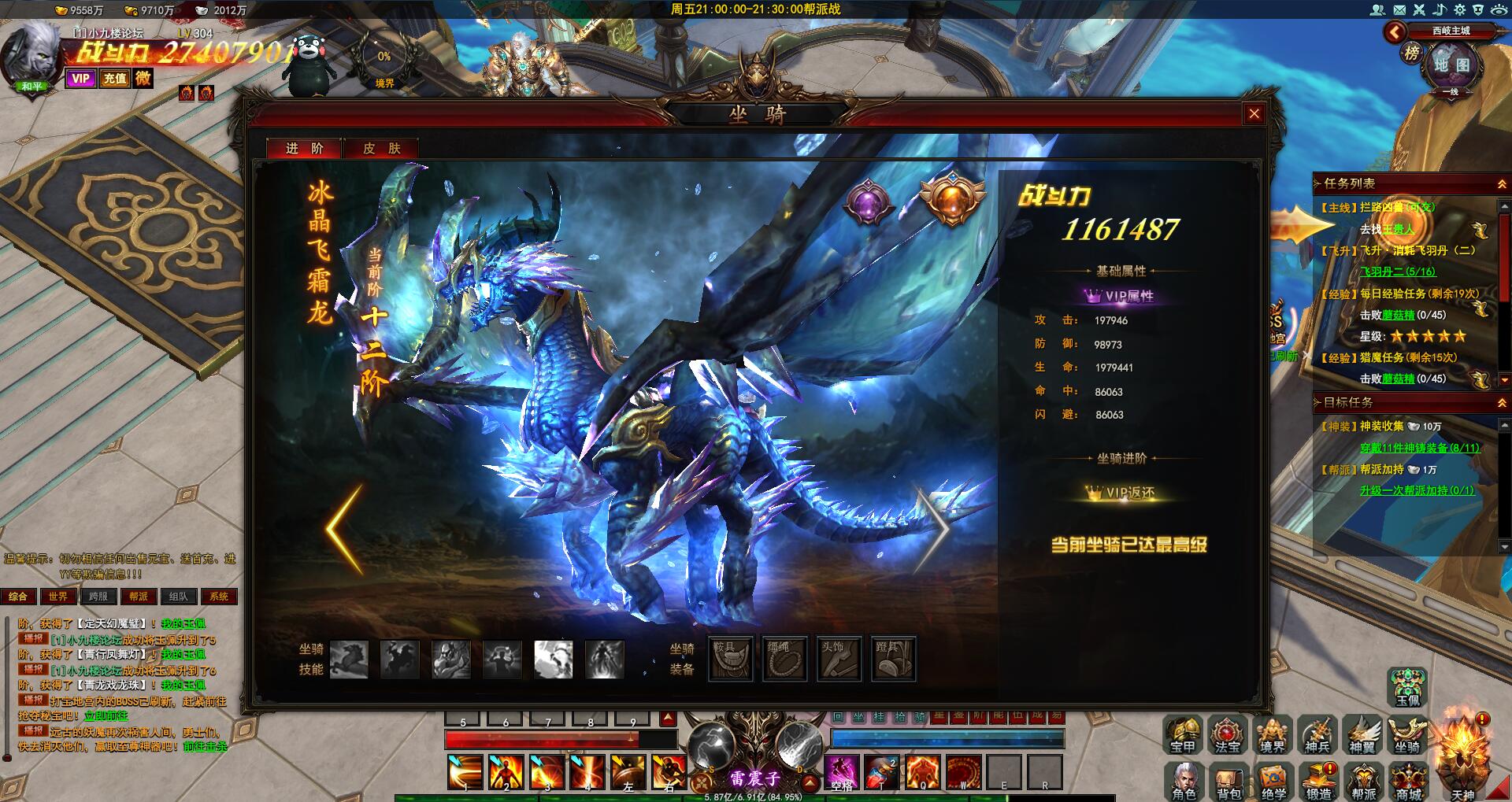1512x802 pixels.
Task: Switch to the 皮肤 skin tab
Action: [382, 148]
